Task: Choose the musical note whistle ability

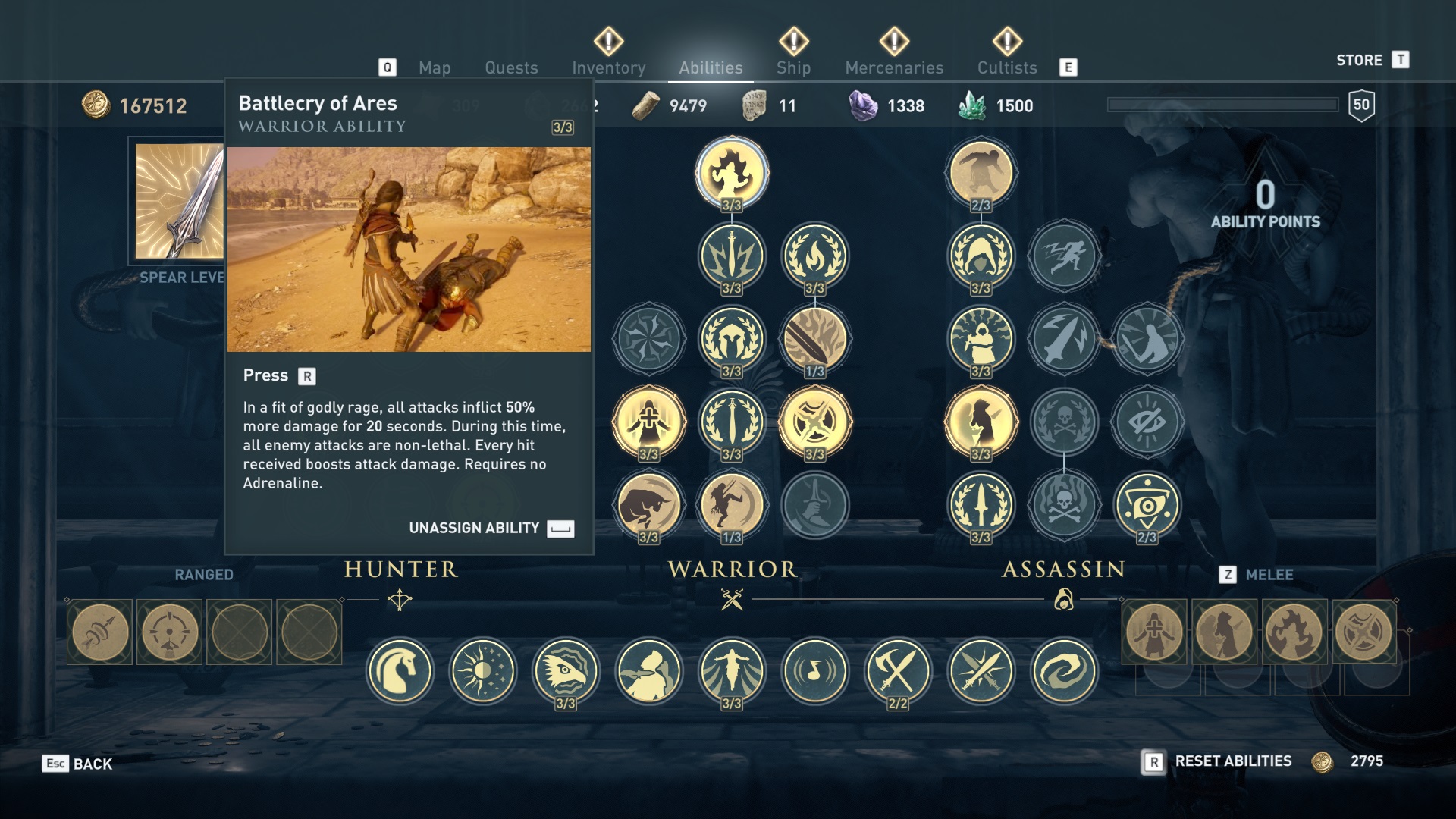Action: pos(814,670)
